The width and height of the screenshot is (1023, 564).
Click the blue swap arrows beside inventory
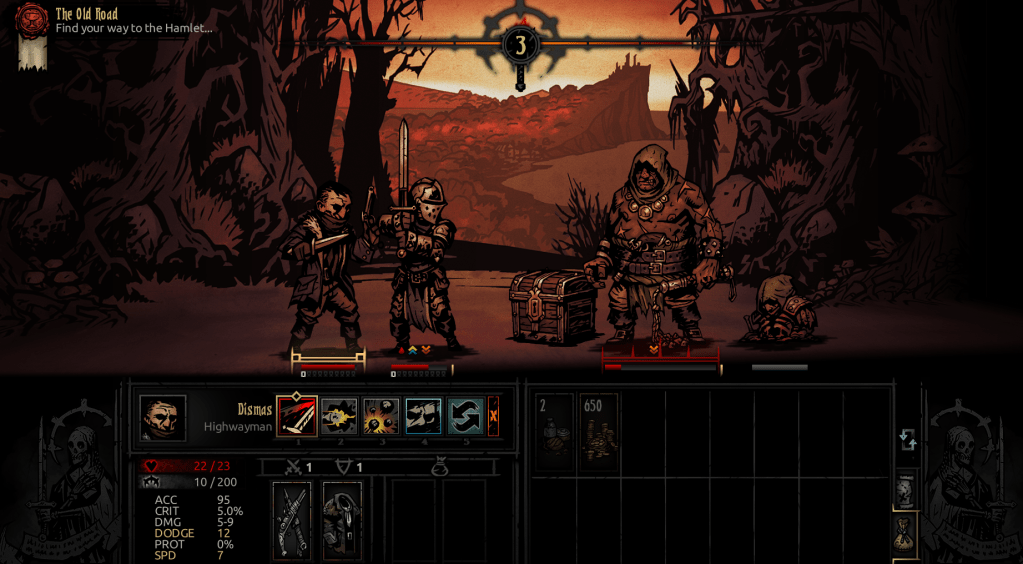coord(907,440)
